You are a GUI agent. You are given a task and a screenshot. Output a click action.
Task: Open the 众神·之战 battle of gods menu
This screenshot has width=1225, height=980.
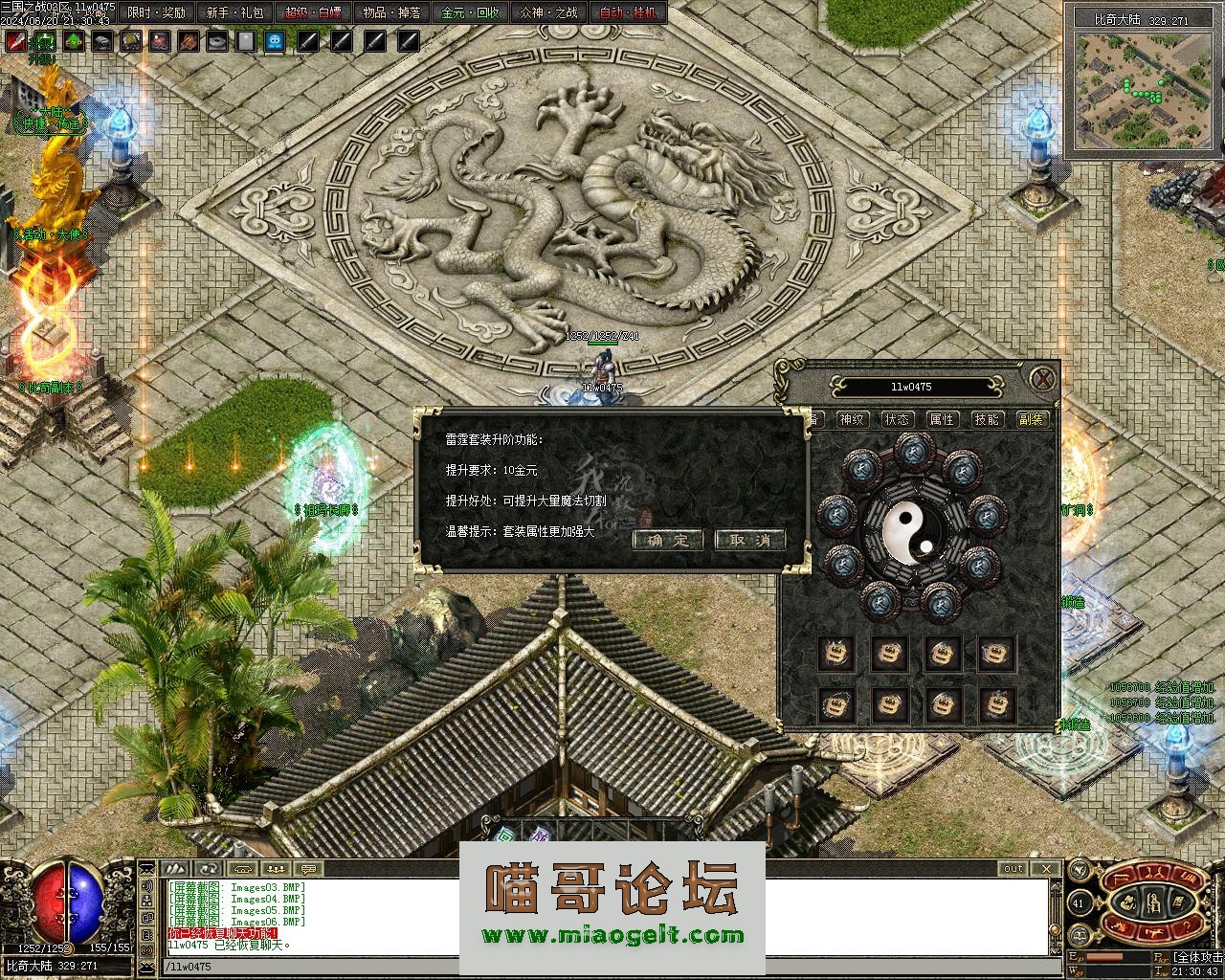(x=549, y=13)
